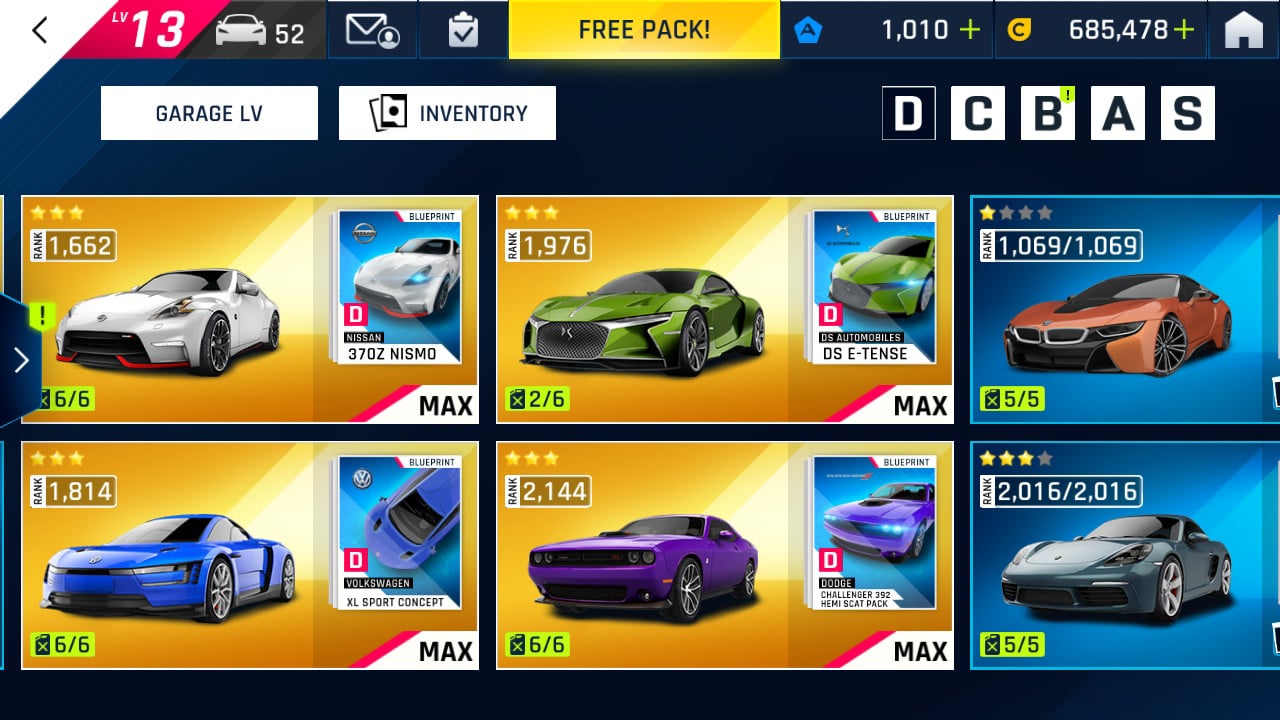The height and width of the screenshot is (720, 1280).
Task: Switch to class S cars
Action: (1187, 113)
